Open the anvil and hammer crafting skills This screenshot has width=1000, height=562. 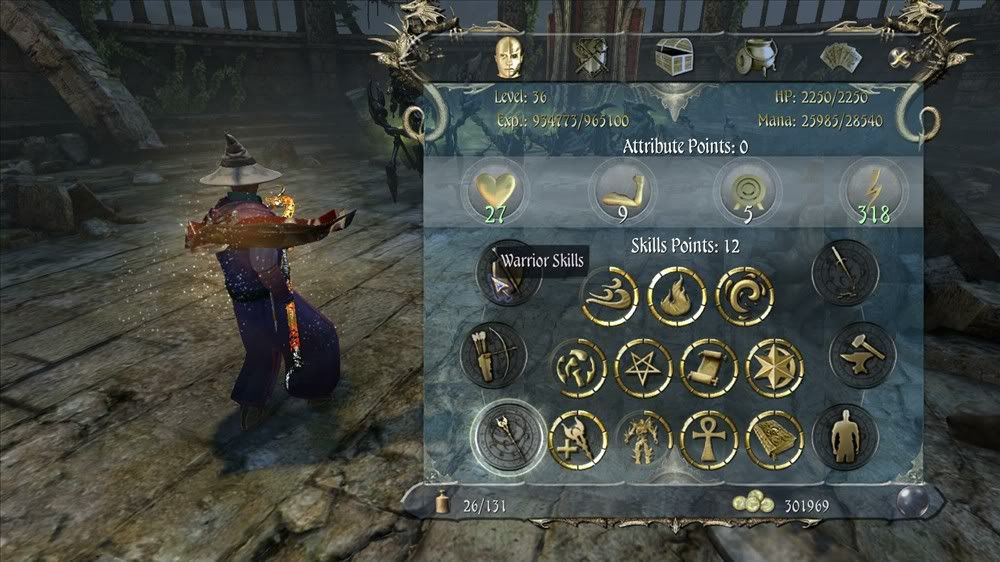(x=862, y=354)
